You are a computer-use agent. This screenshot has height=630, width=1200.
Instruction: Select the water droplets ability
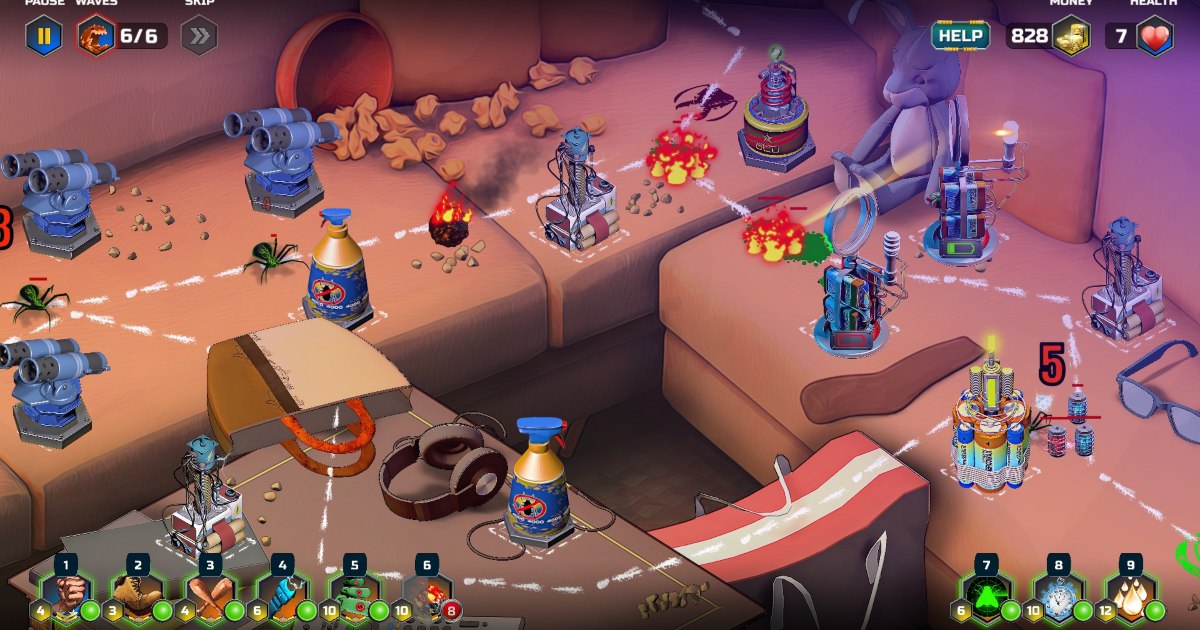[x=1130, y=598]
